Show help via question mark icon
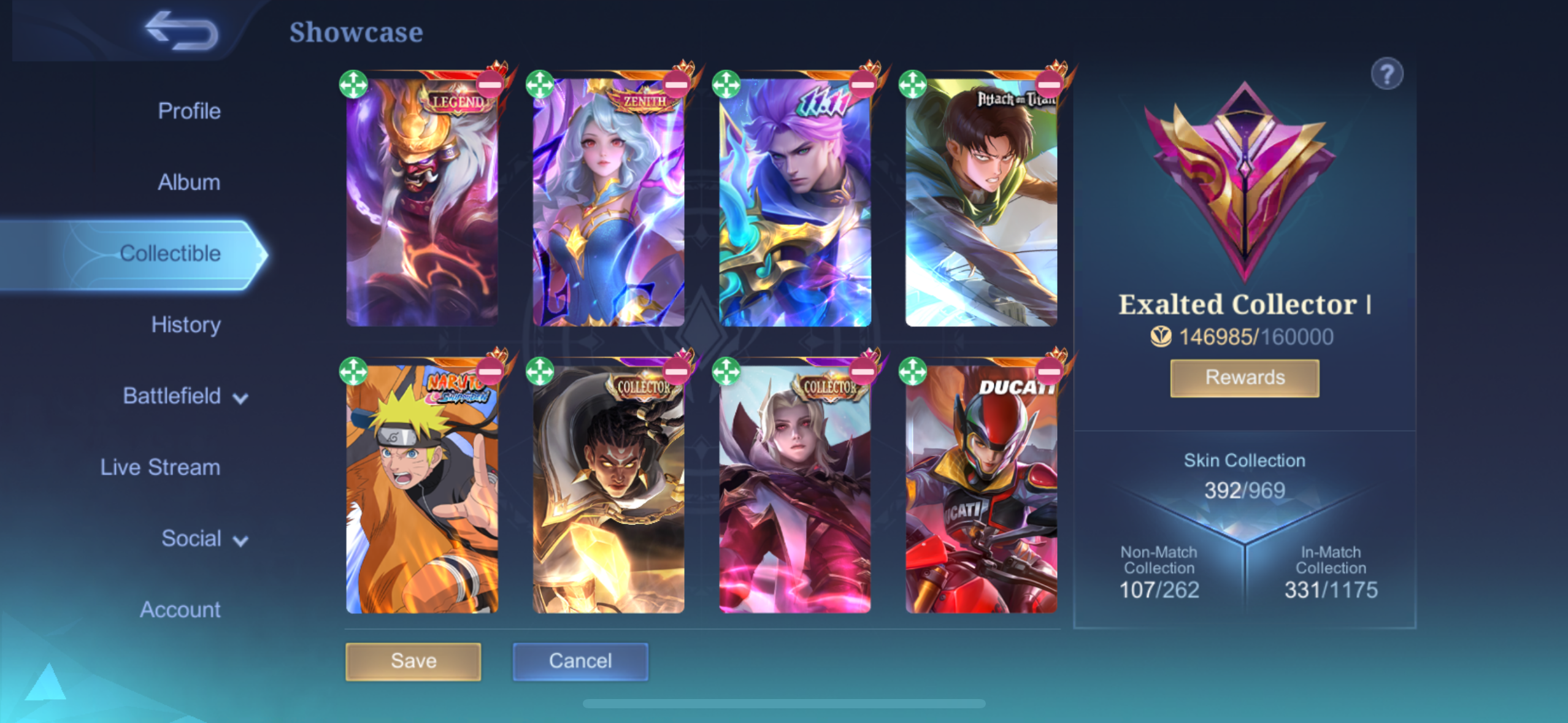1568x723 pixels. click(x=1386, y=74)
